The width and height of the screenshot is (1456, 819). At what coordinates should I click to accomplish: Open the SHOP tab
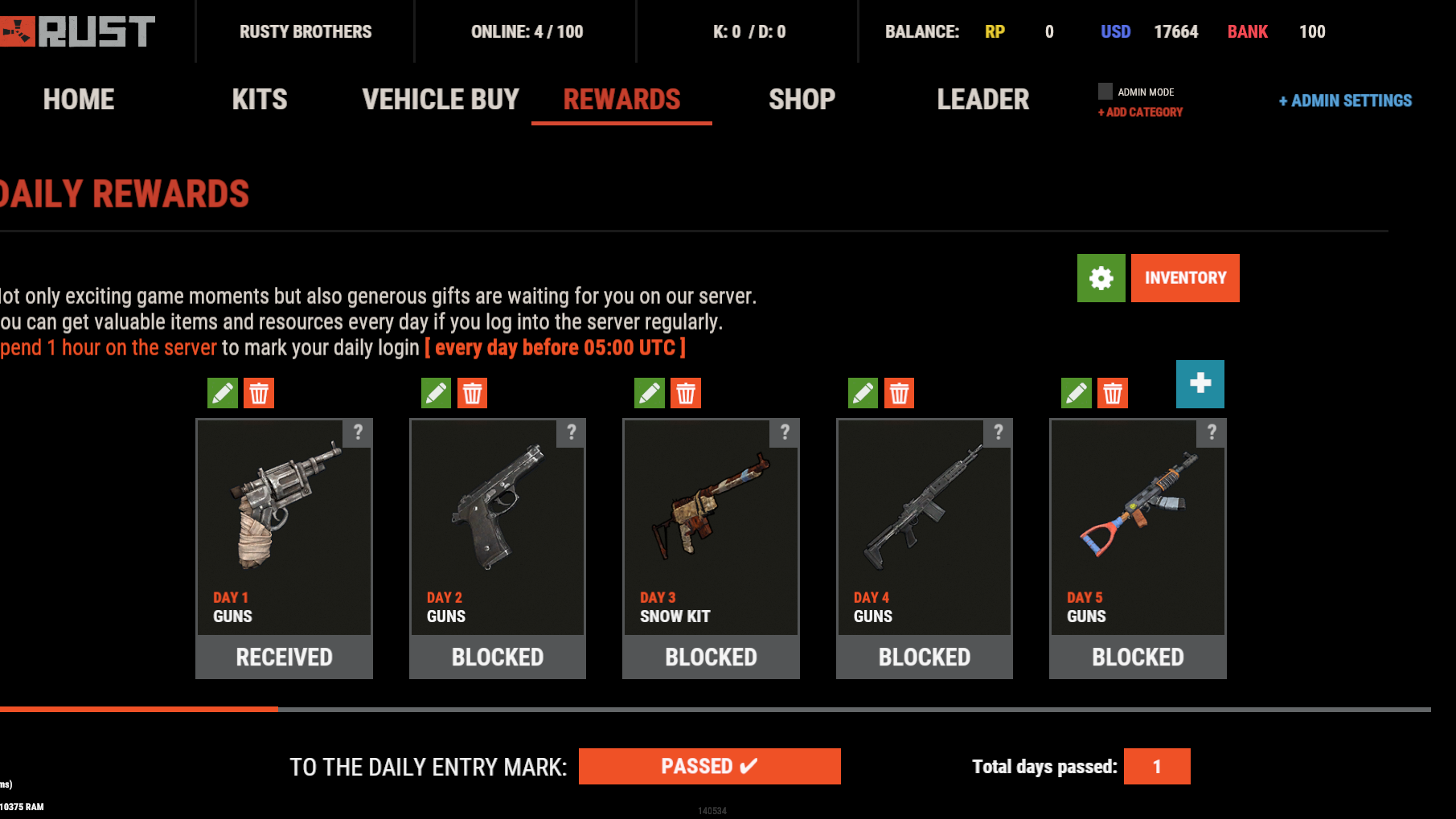[x=802, y=100]
